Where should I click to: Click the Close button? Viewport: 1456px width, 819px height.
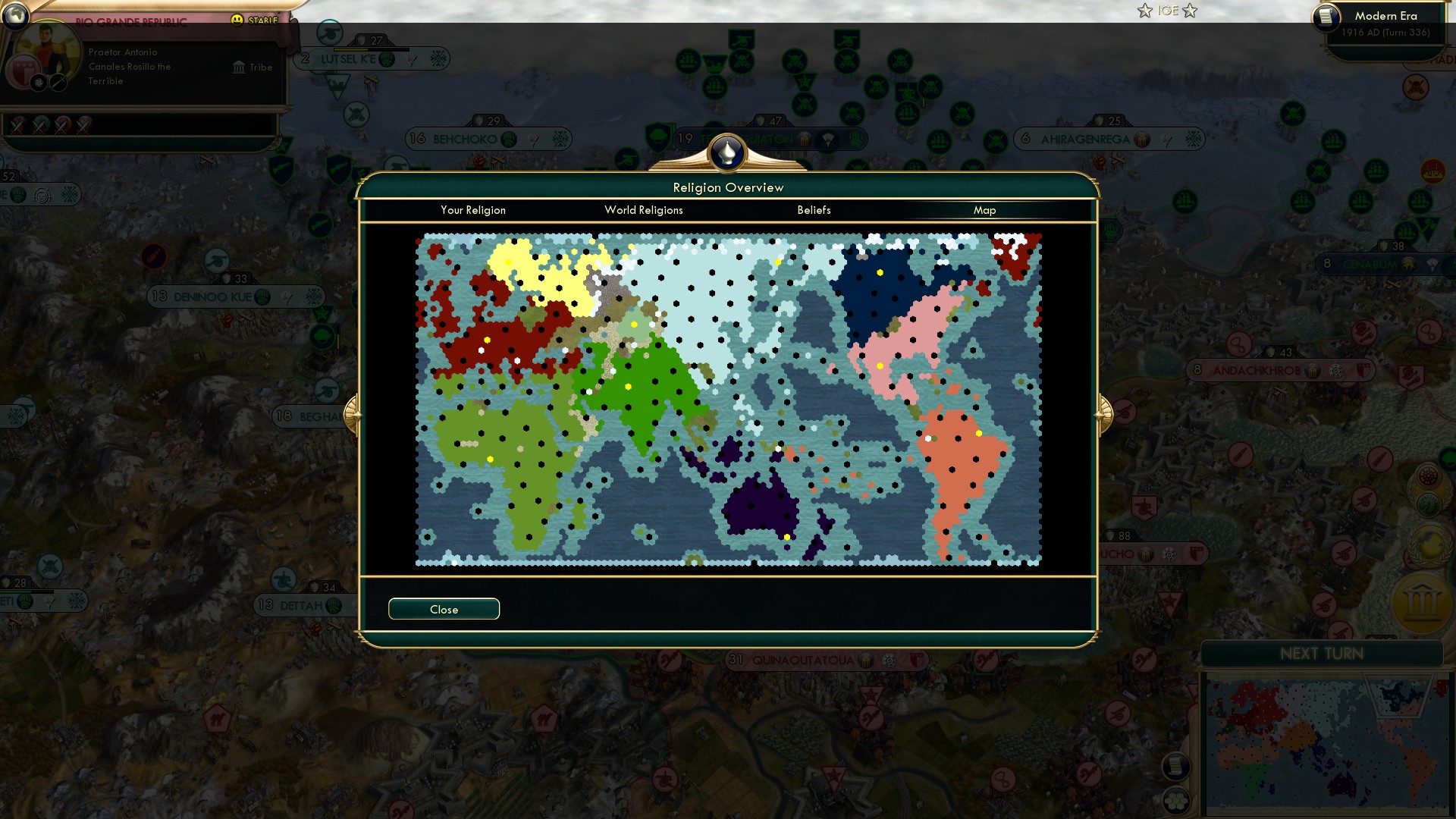coord(444,609)
